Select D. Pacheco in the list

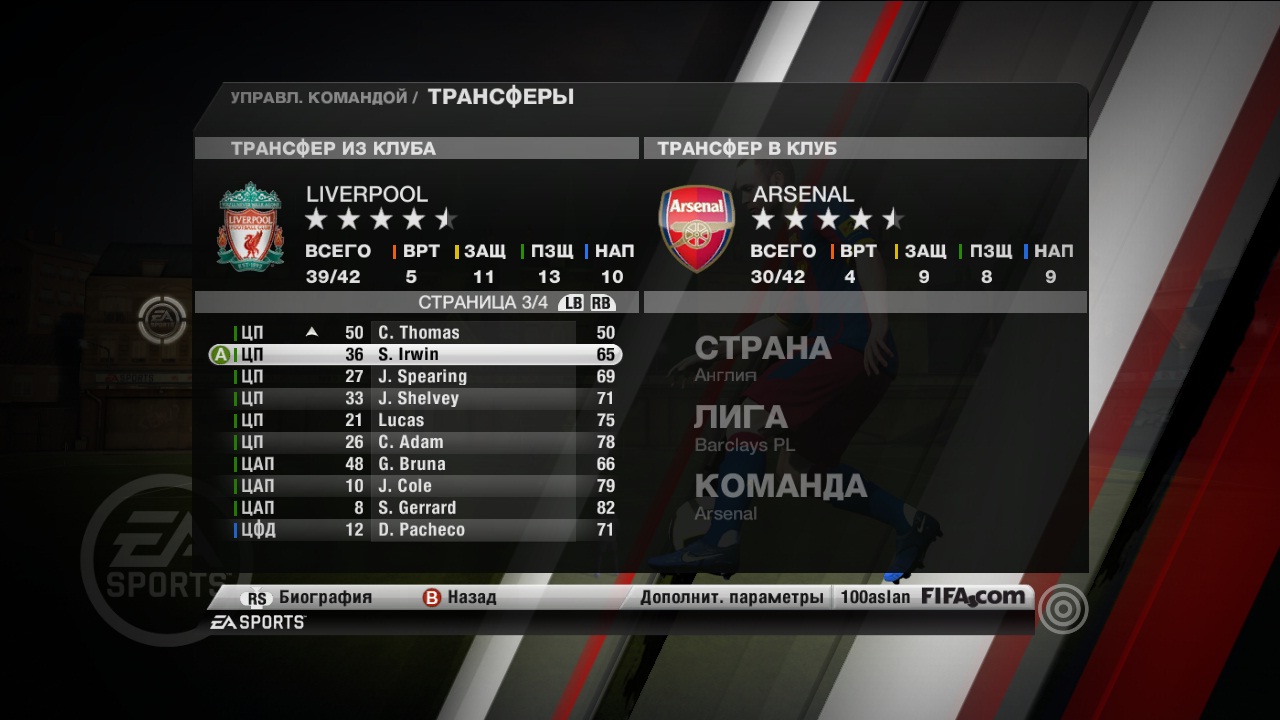click(x=421, y=530)
